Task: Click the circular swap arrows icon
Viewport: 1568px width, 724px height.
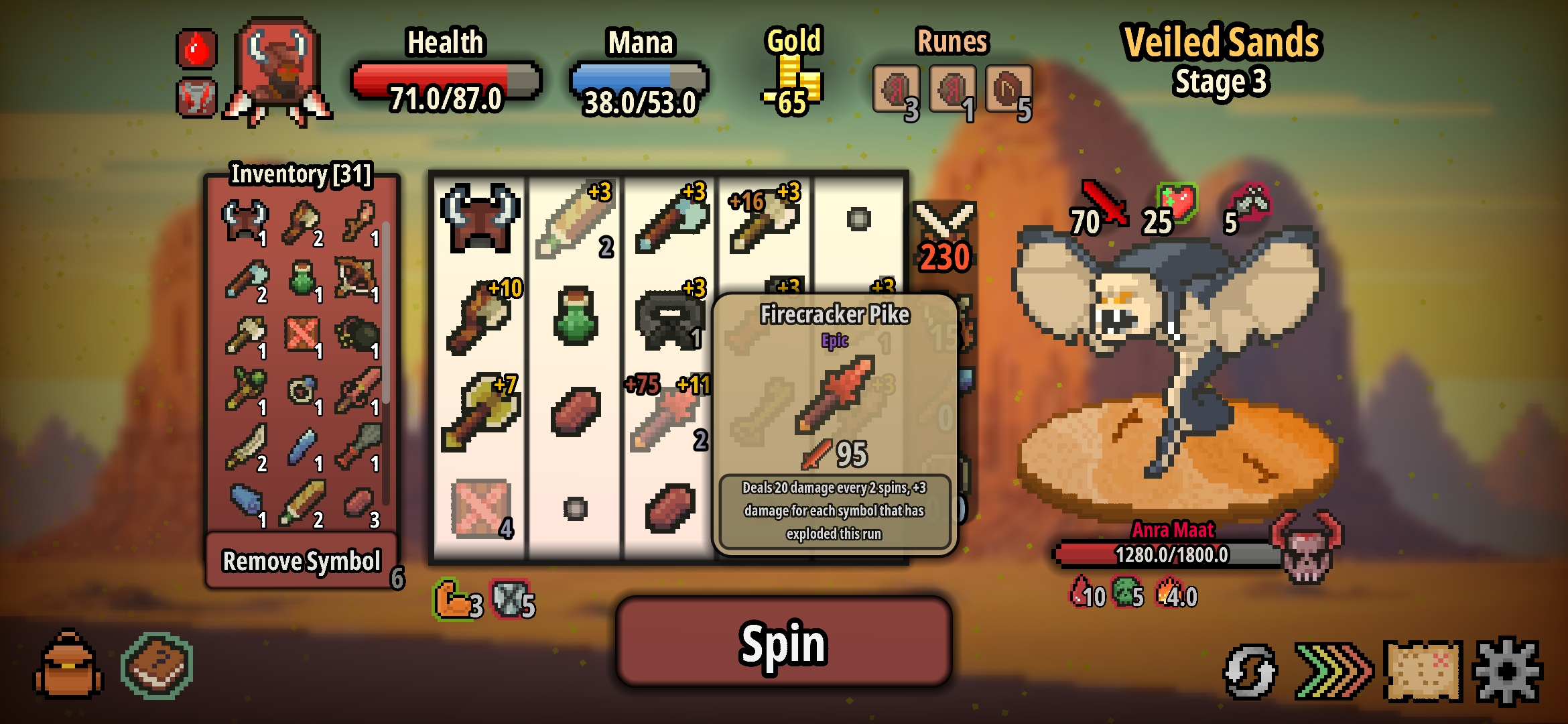Action: point(1249,670)
